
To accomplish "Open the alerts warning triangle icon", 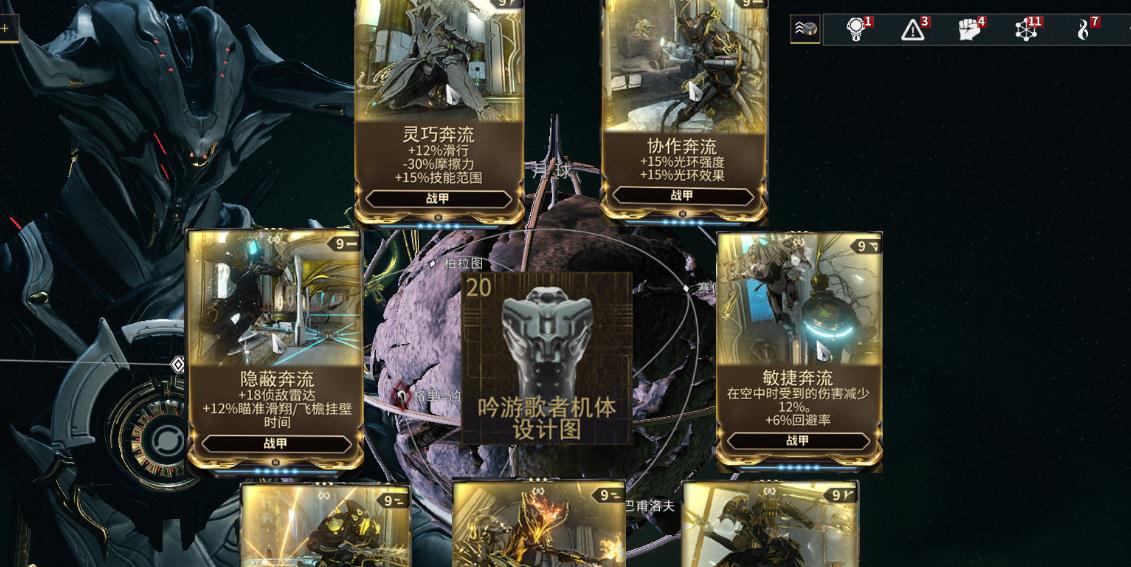I will click(913, 30).
